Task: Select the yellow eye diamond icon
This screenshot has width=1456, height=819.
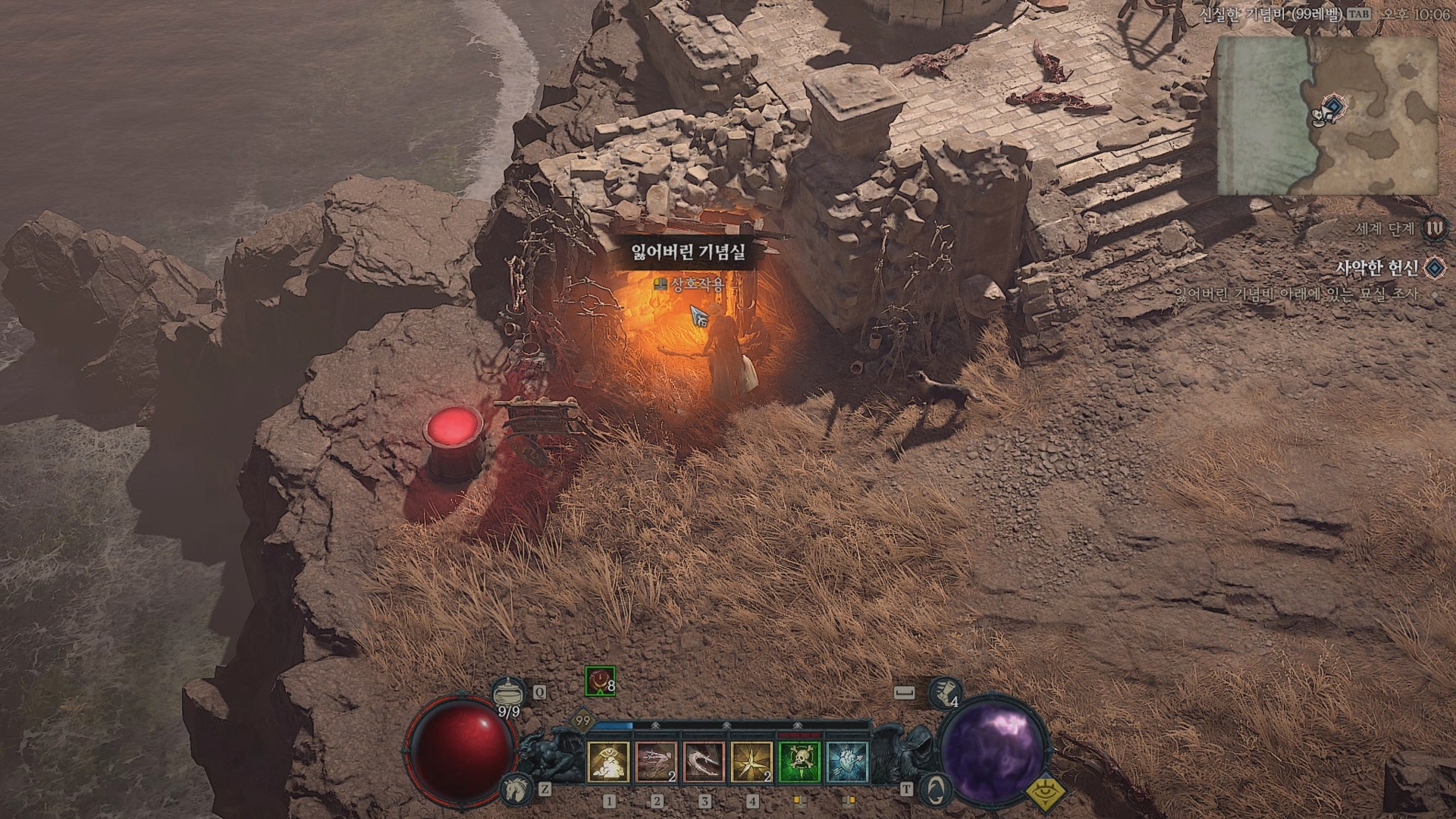Action: pyautogui.click(x=1046, y=792)
